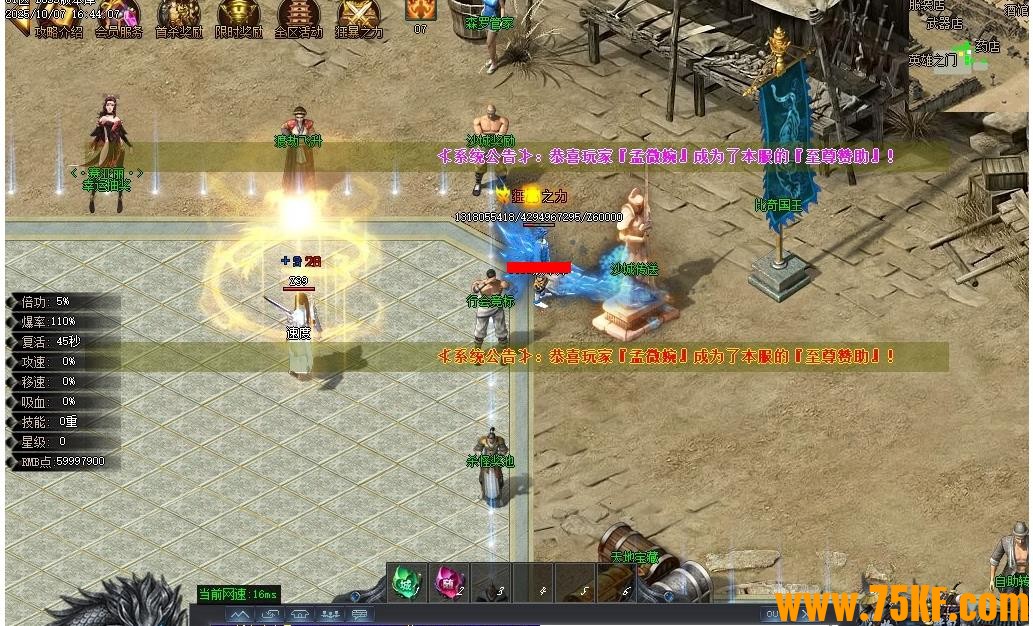
Task: Click the group of people button on bottom bar
Action: click(x=330, y=615)
